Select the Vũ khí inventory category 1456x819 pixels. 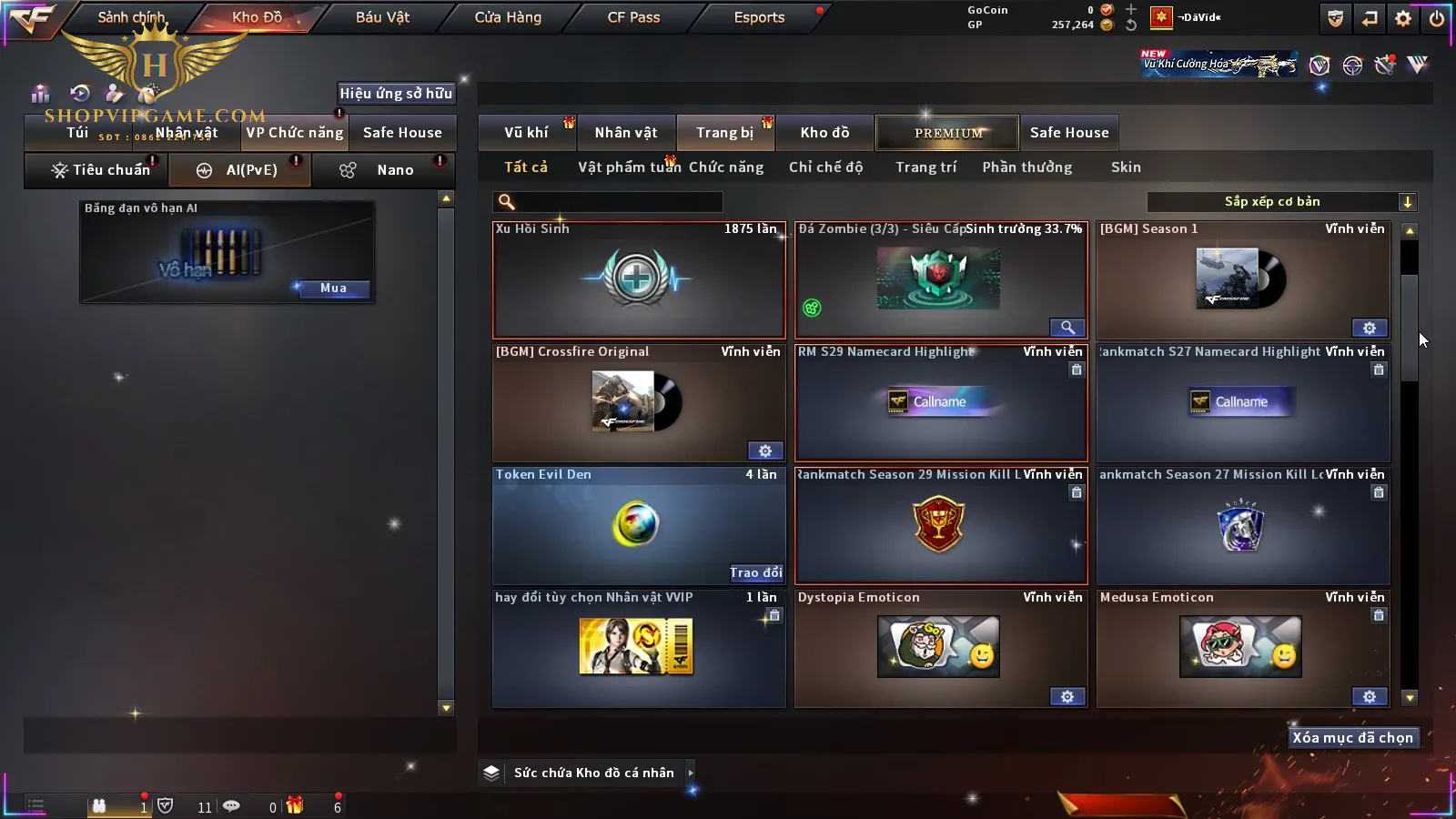click(526, 133)
